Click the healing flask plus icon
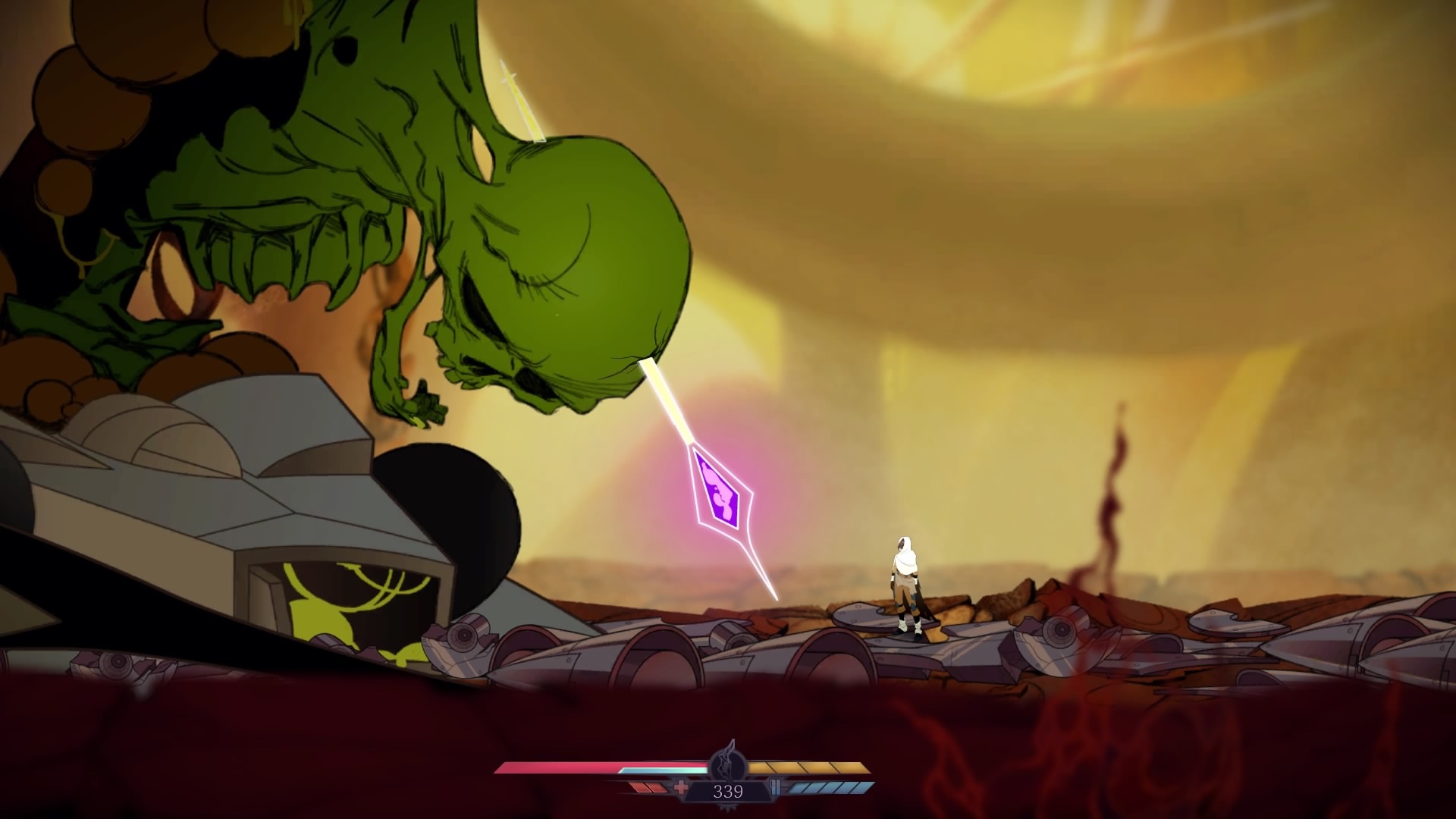The width and height of the screenshot is (1456, 819). [682, 787]
